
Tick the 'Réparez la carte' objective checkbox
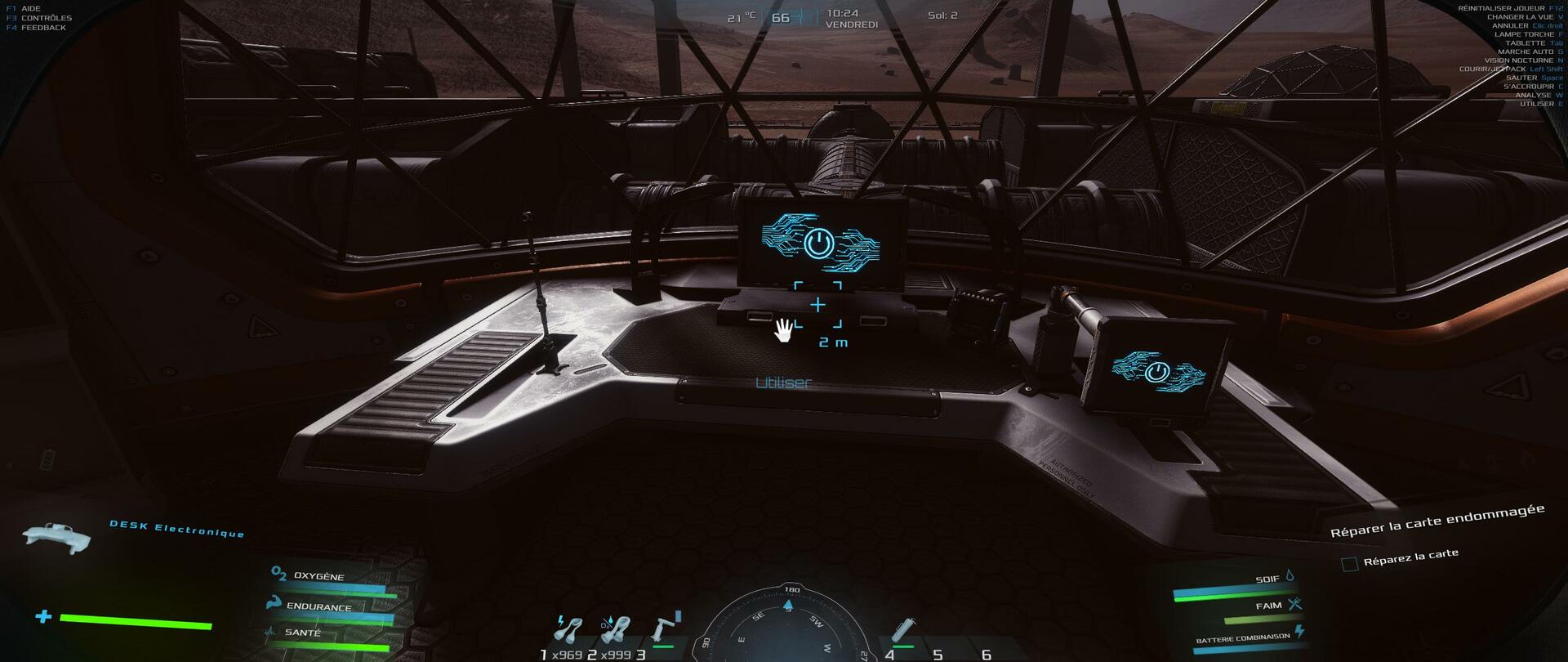point(1350,564)
